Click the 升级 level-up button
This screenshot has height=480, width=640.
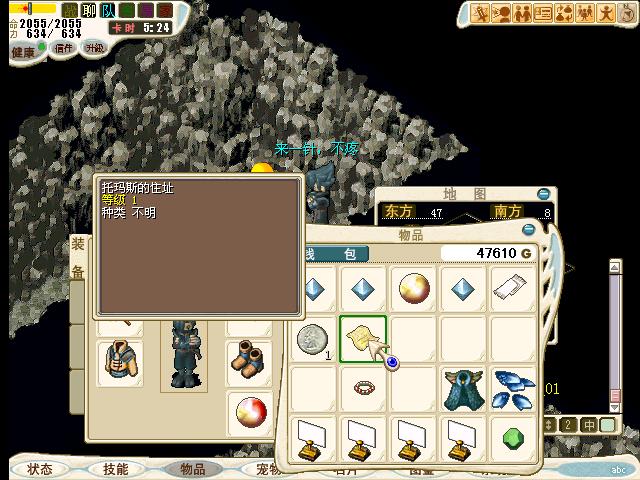point(94,48)
